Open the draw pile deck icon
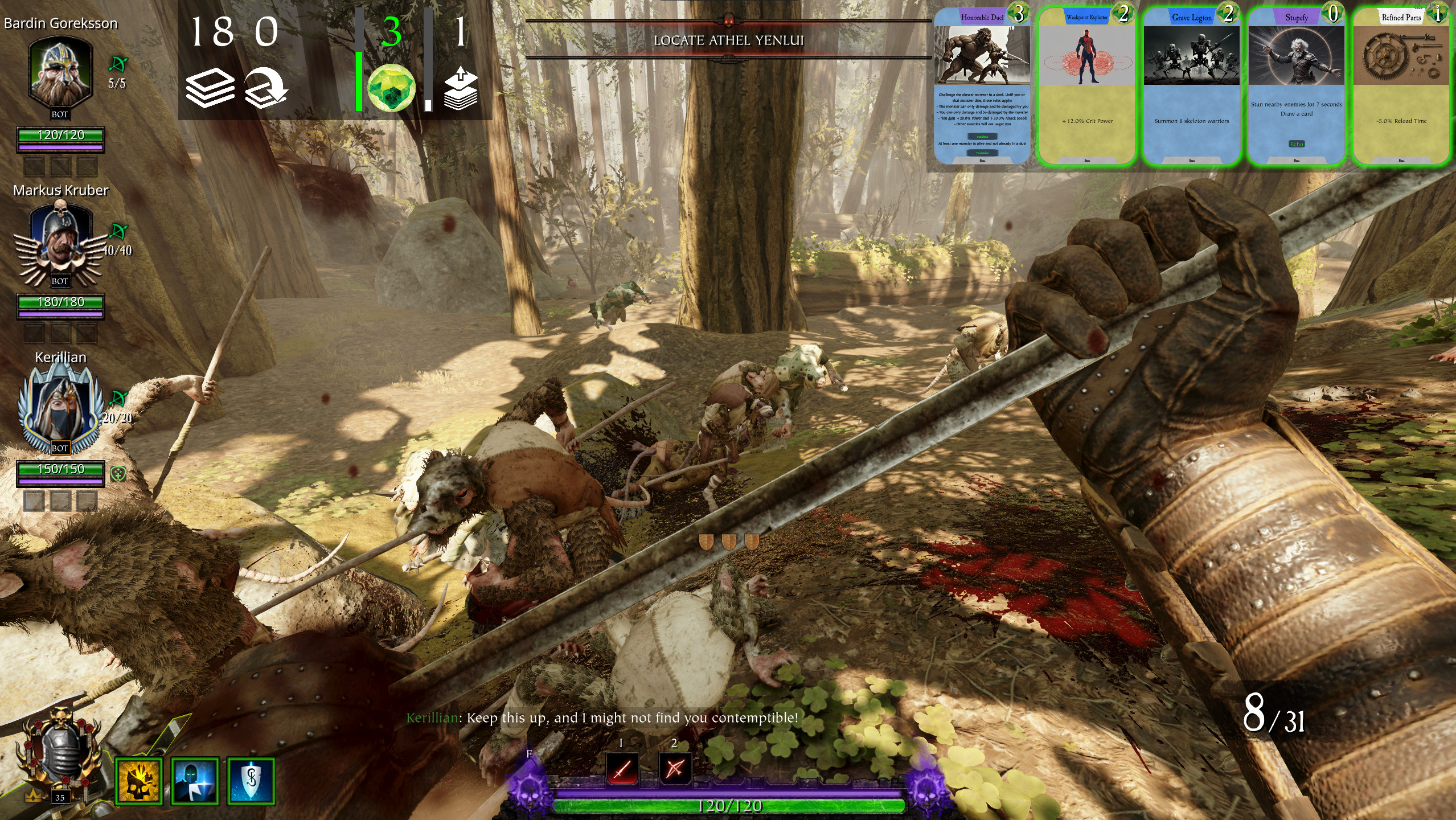 click(x=210, y=88)
